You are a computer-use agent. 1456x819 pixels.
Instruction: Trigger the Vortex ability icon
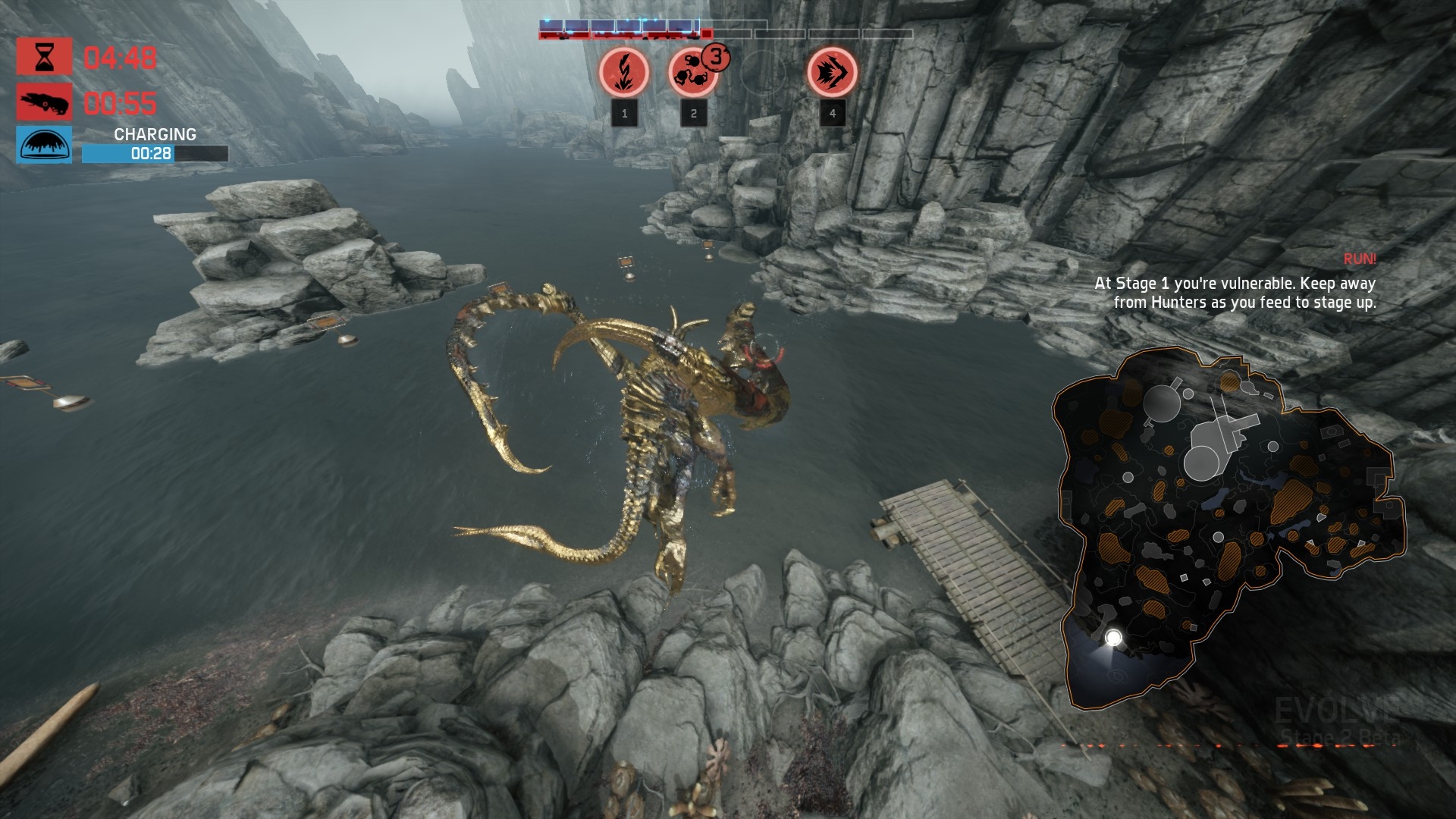832,73
